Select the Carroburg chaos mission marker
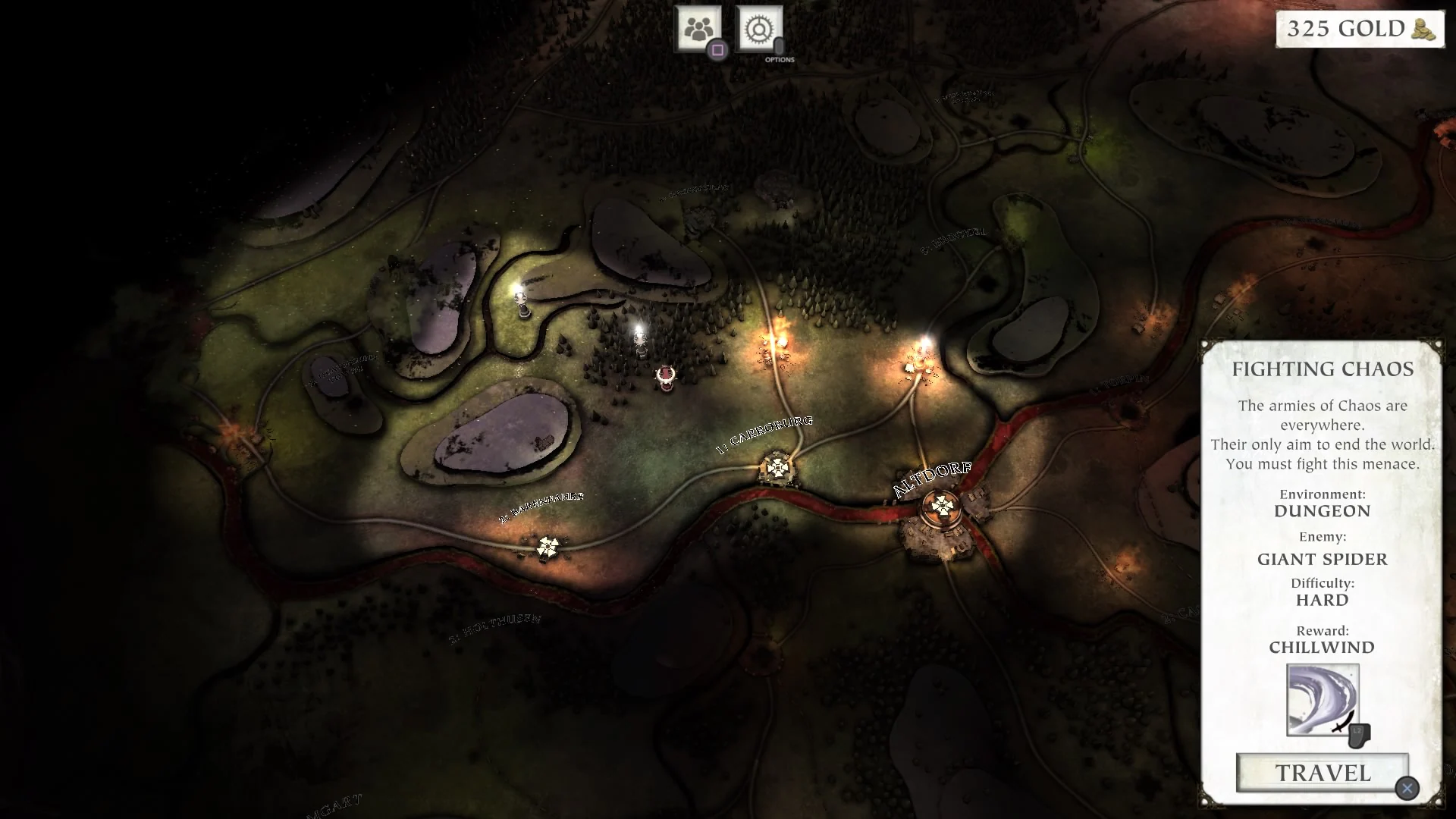This screenshot has height=819, width=1456. (778, 469)
